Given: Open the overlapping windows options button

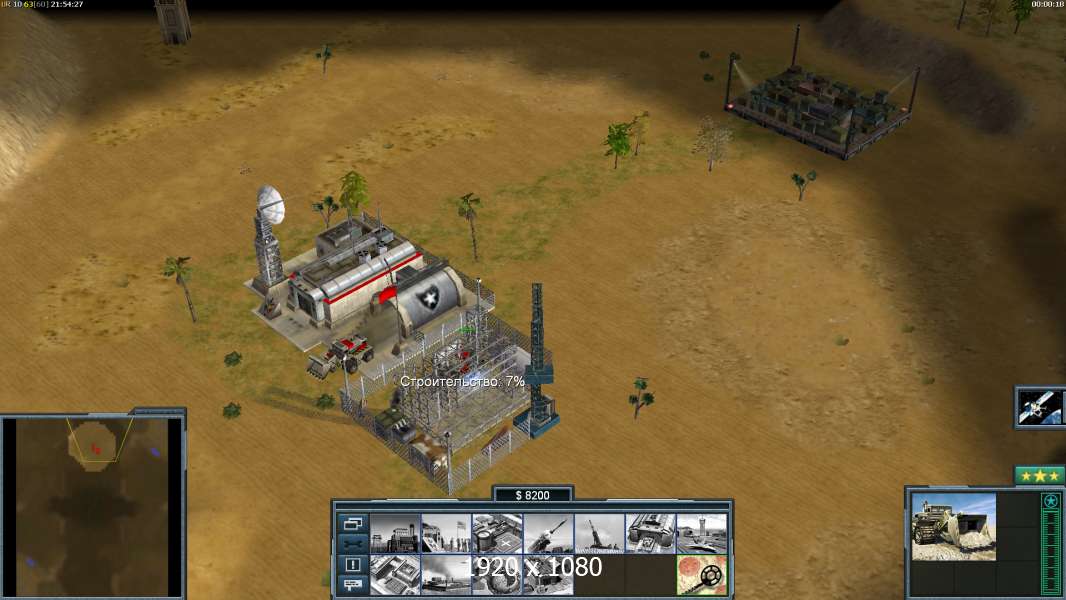Looking at the screenshot, I should click(352, 524).
